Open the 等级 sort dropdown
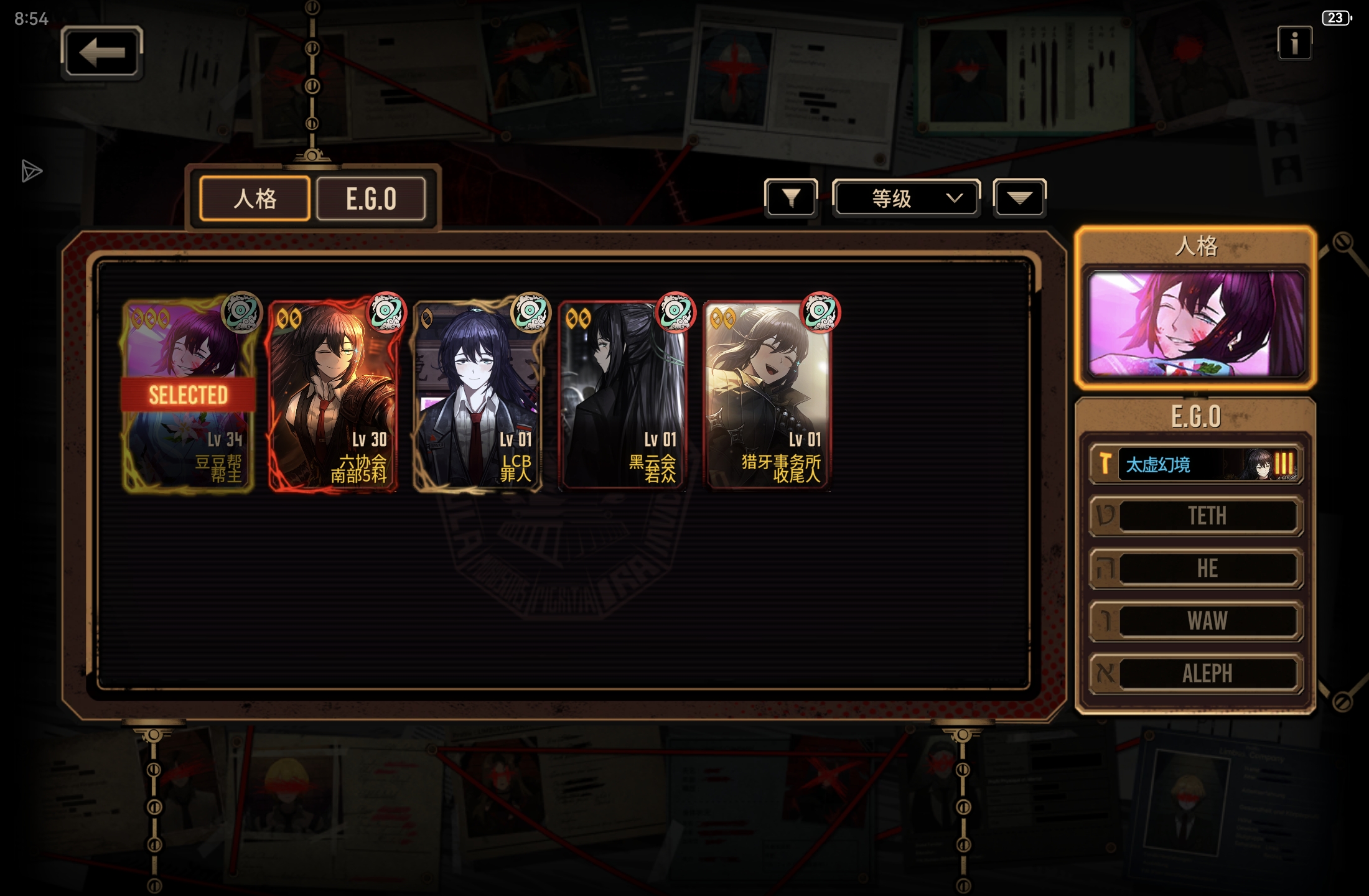The height and width of the screenshot is (896, 1369). tap(906, 198)
